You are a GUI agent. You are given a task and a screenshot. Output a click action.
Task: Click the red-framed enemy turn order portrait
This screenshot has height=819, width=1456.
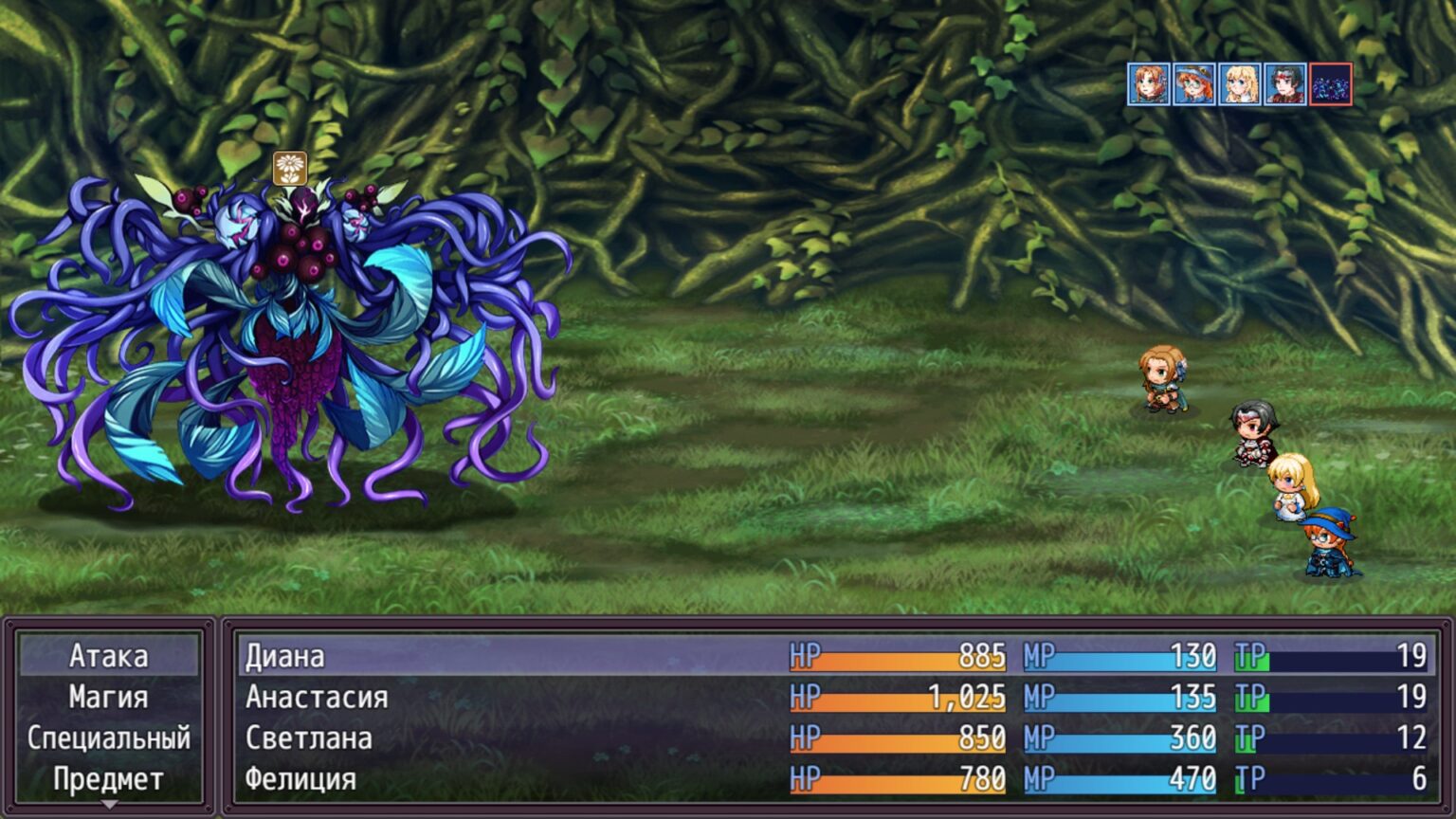pyautogui.click(x=1330, y=84)
